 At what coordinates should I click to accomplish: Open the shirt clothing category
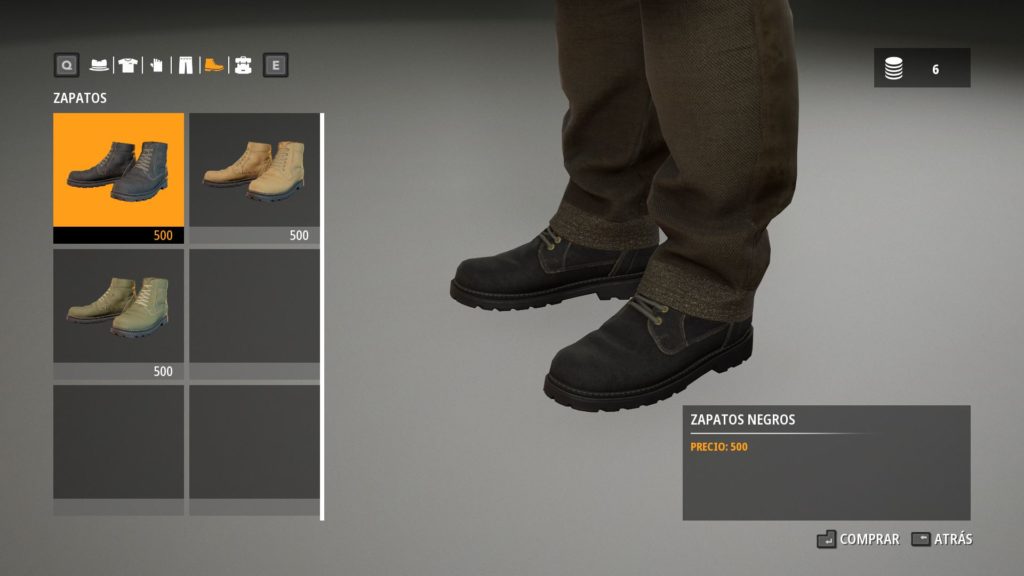[x=127, y=66]
